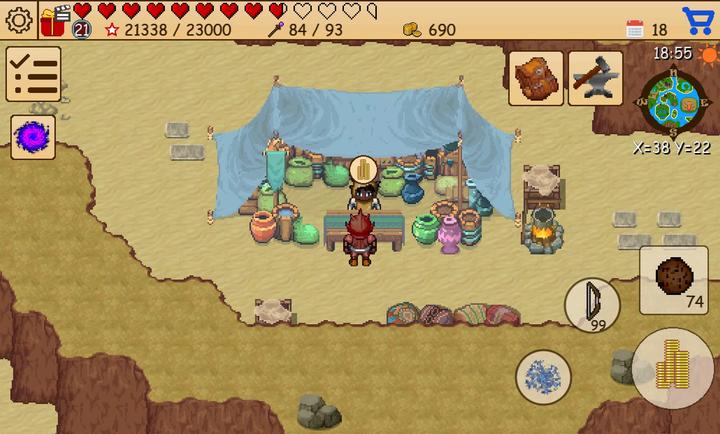Activate the blue sparkle skill button

pos(543,377)
